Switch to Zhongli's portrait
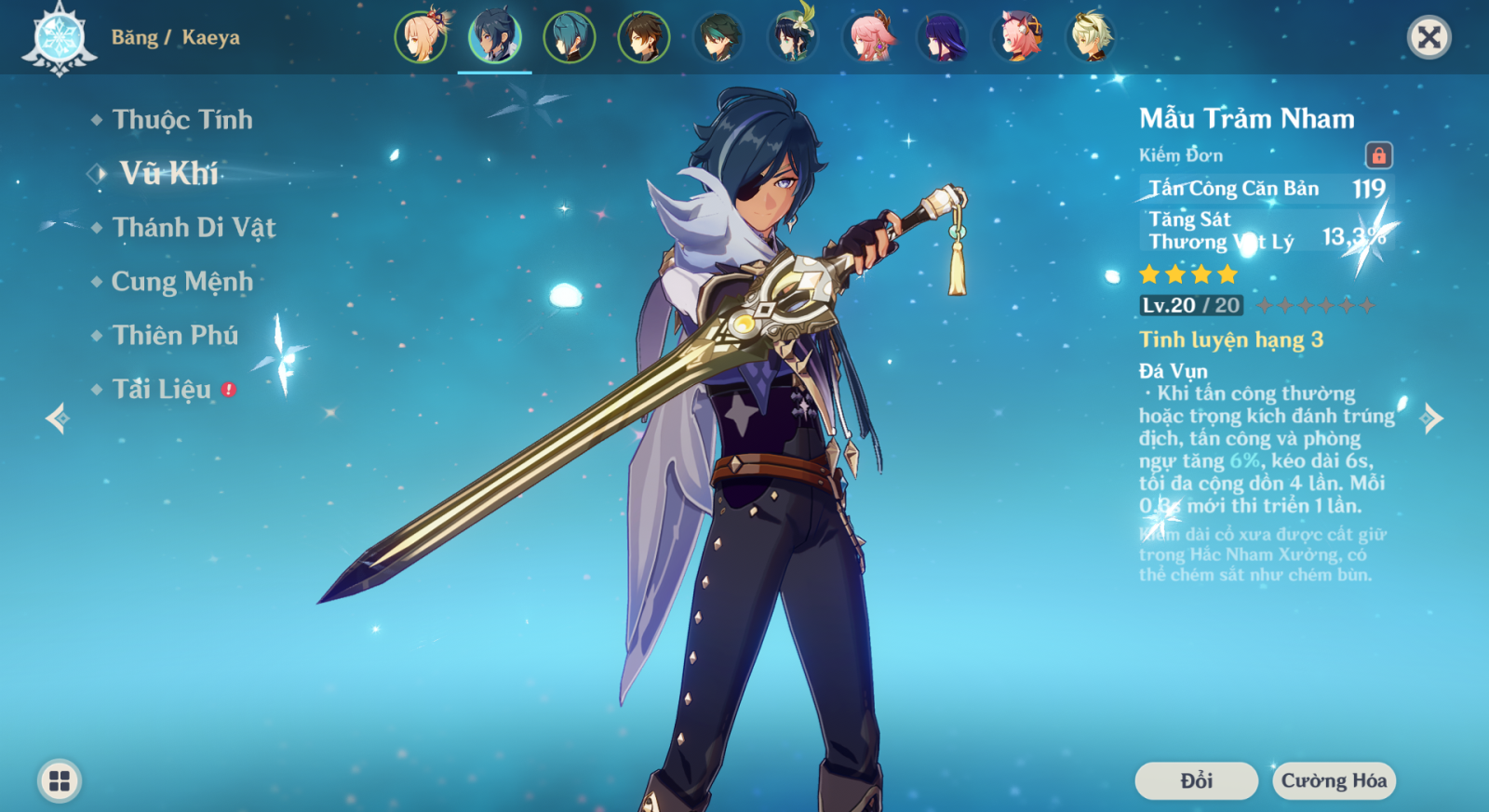 (644, 37)
